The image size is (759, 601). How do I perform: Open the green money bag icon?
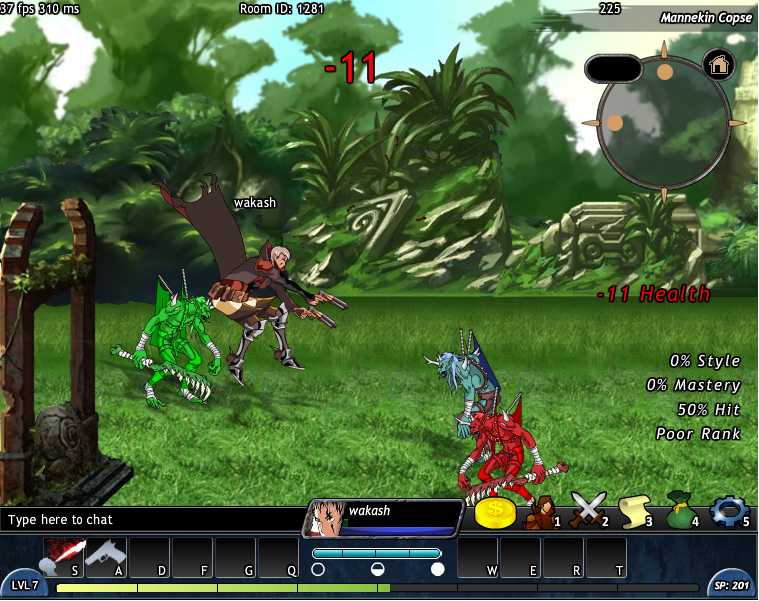(x=681, y=512)
